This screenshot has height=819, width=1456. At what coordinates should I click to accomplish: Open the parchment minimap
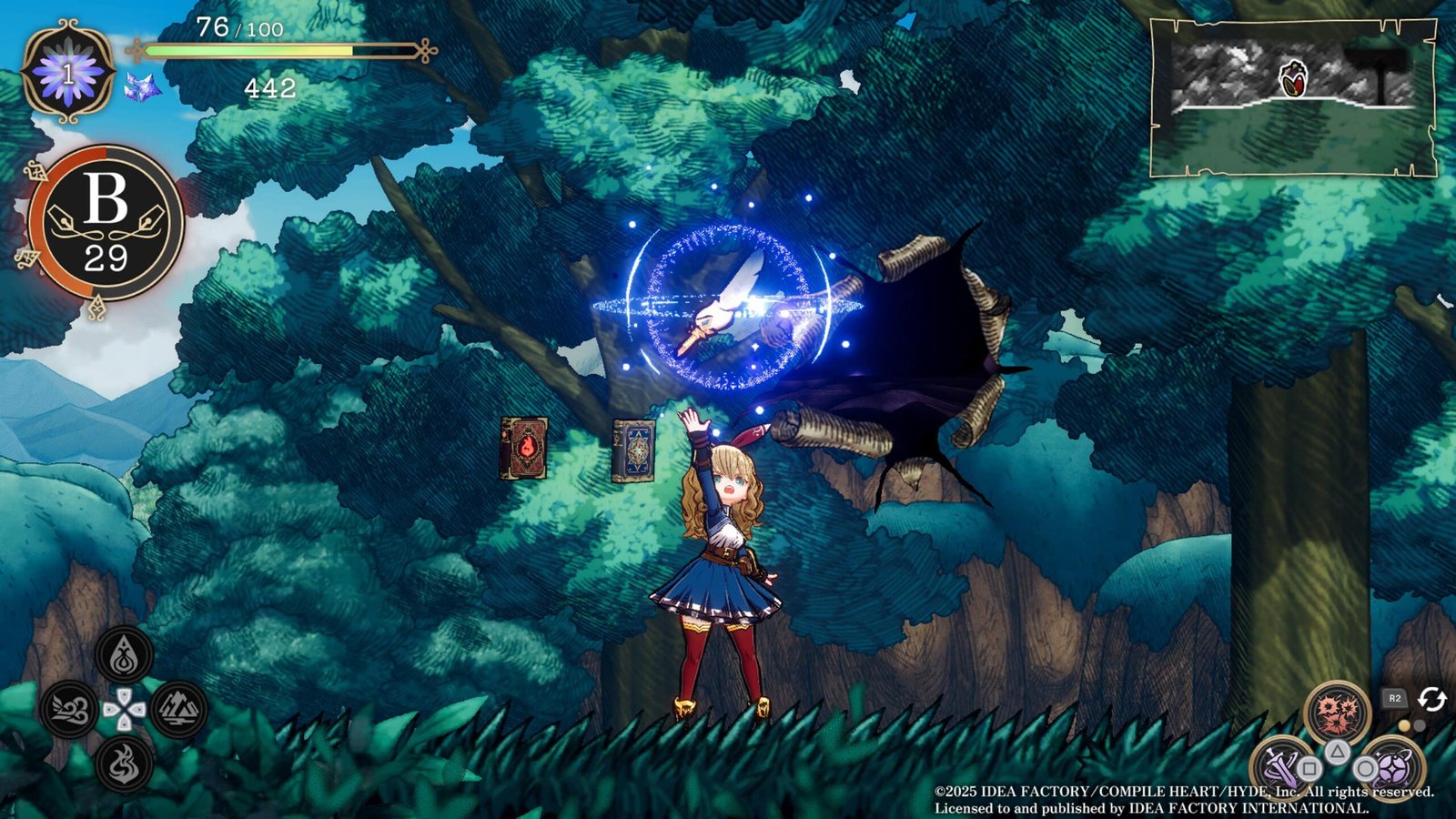click(1292, 97)
